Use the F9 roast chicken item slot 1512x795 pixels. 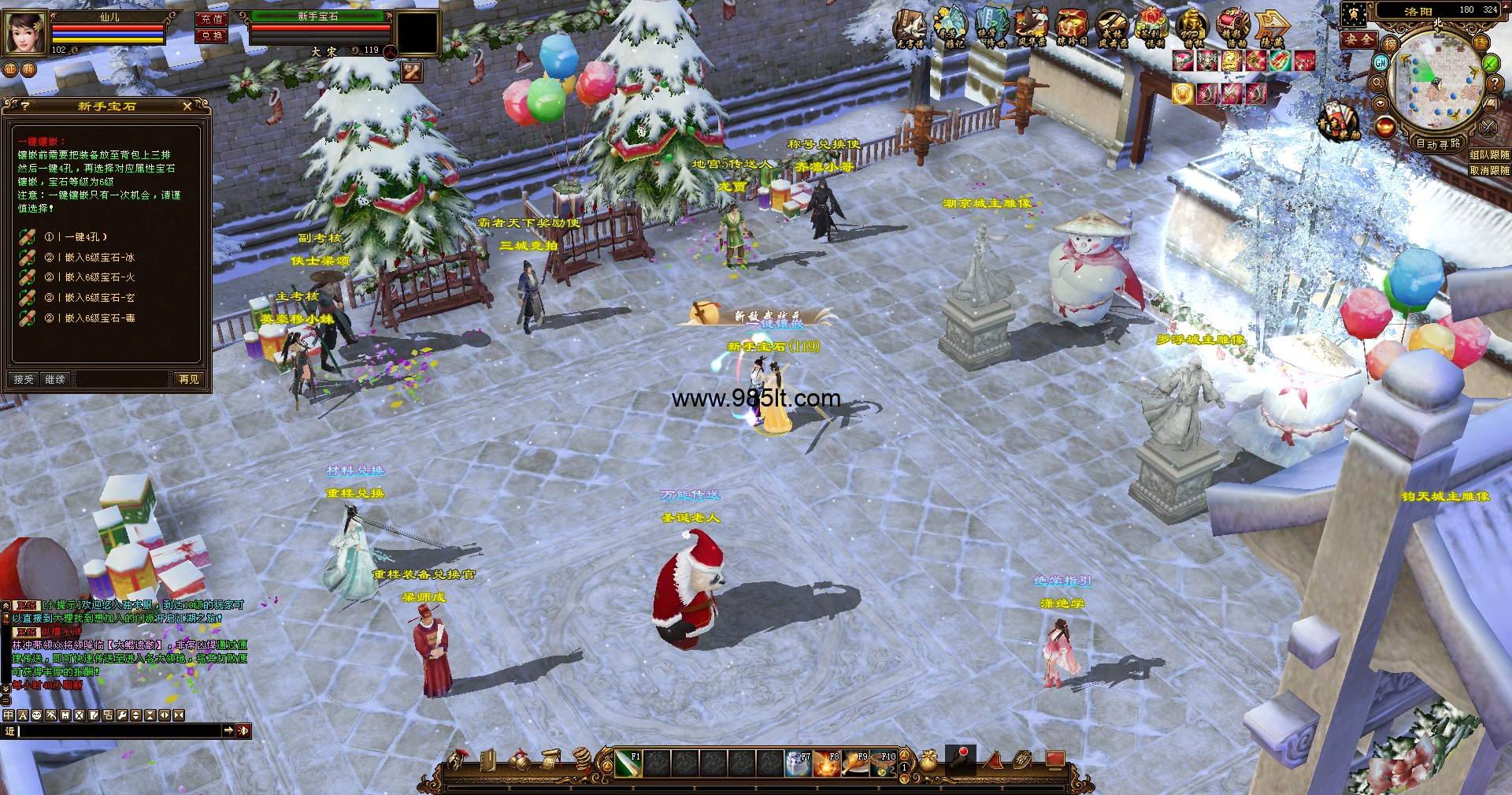[x=855, y=763]
